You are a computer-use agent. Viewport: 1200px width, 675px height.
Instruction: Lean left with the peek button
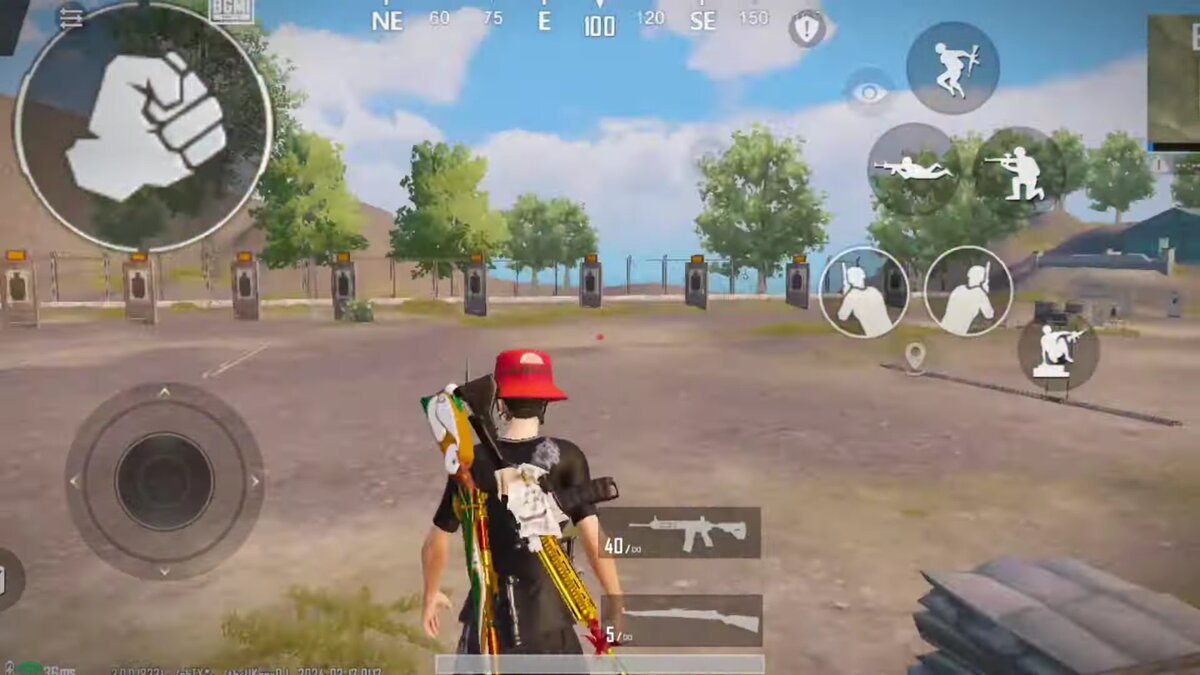pyautogui.click(x=863, y=291)
